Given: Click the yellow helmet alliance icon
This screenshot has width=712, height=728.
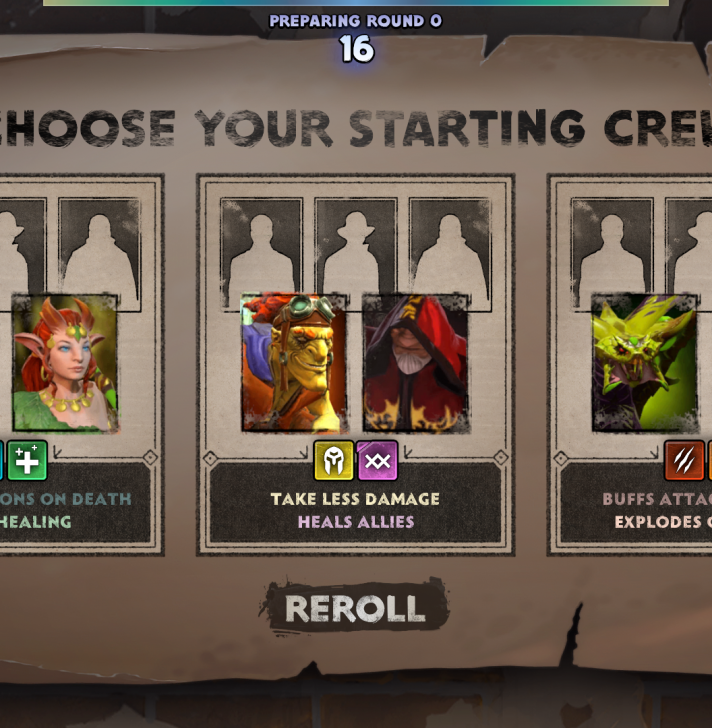Looking at the screenshot, I should (x=334, y=461).
